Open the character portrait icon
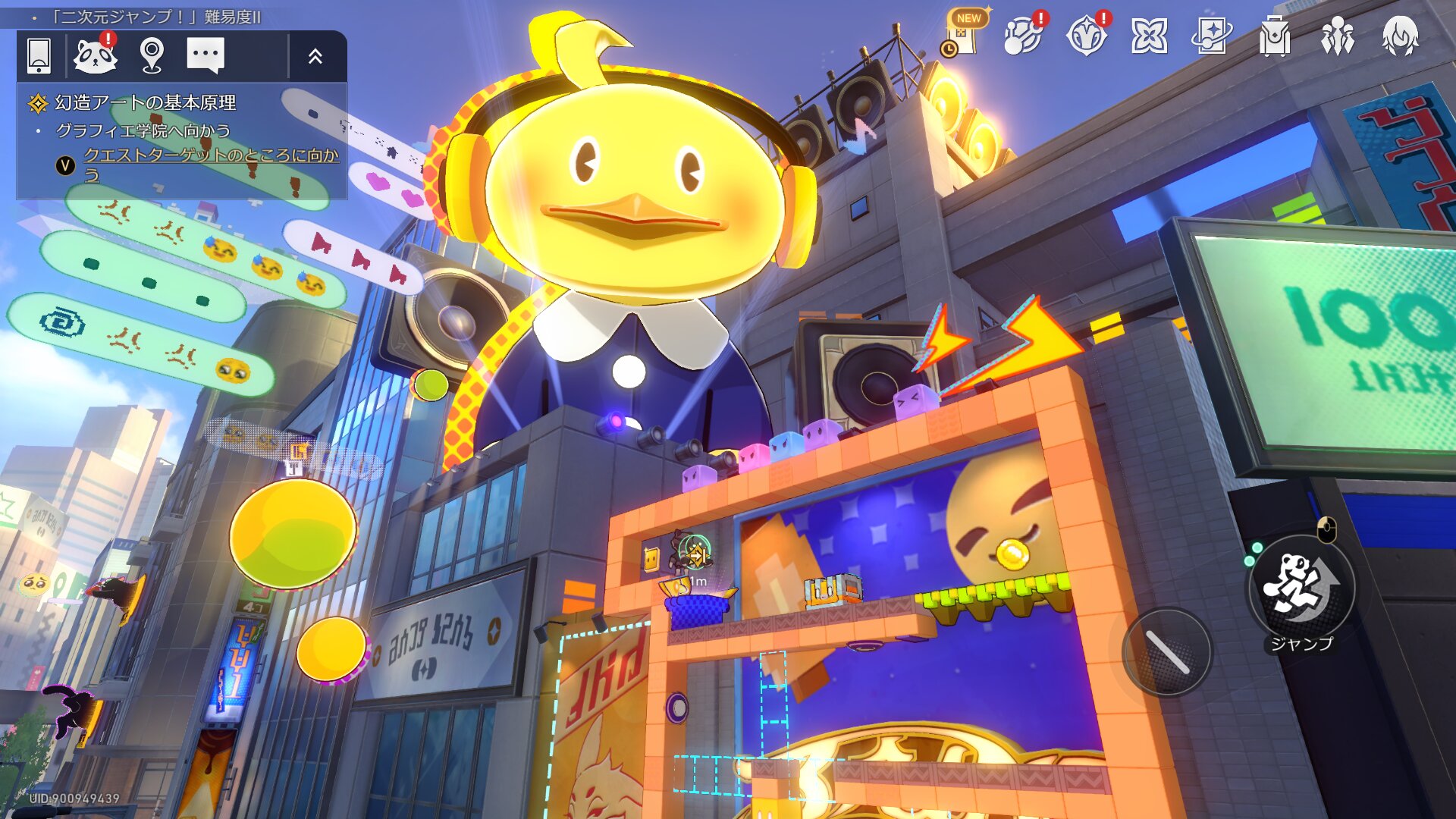 pos(1400,36)
